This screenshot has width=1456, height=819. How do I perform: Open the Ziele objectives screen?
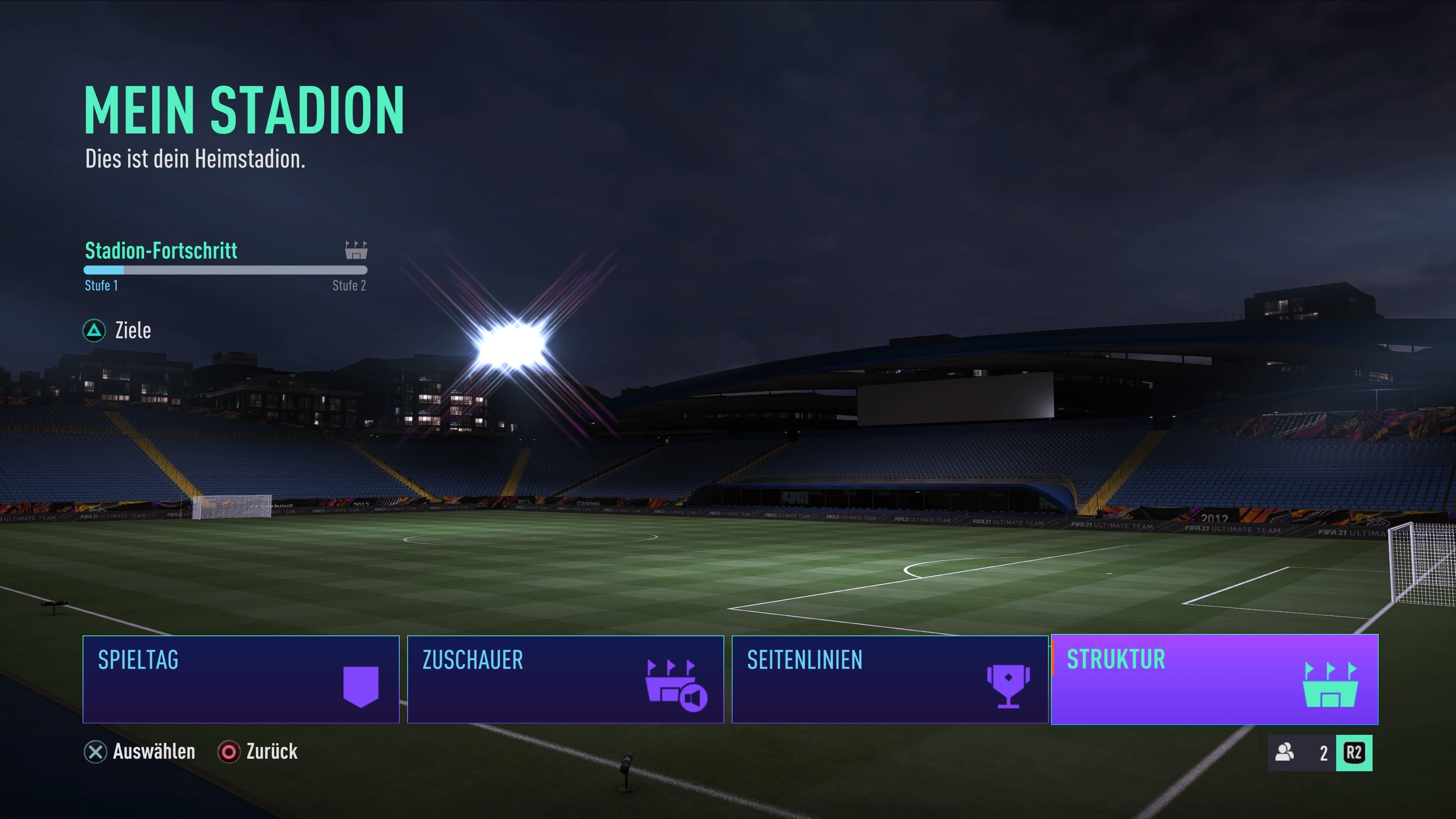tap(133, 330)
